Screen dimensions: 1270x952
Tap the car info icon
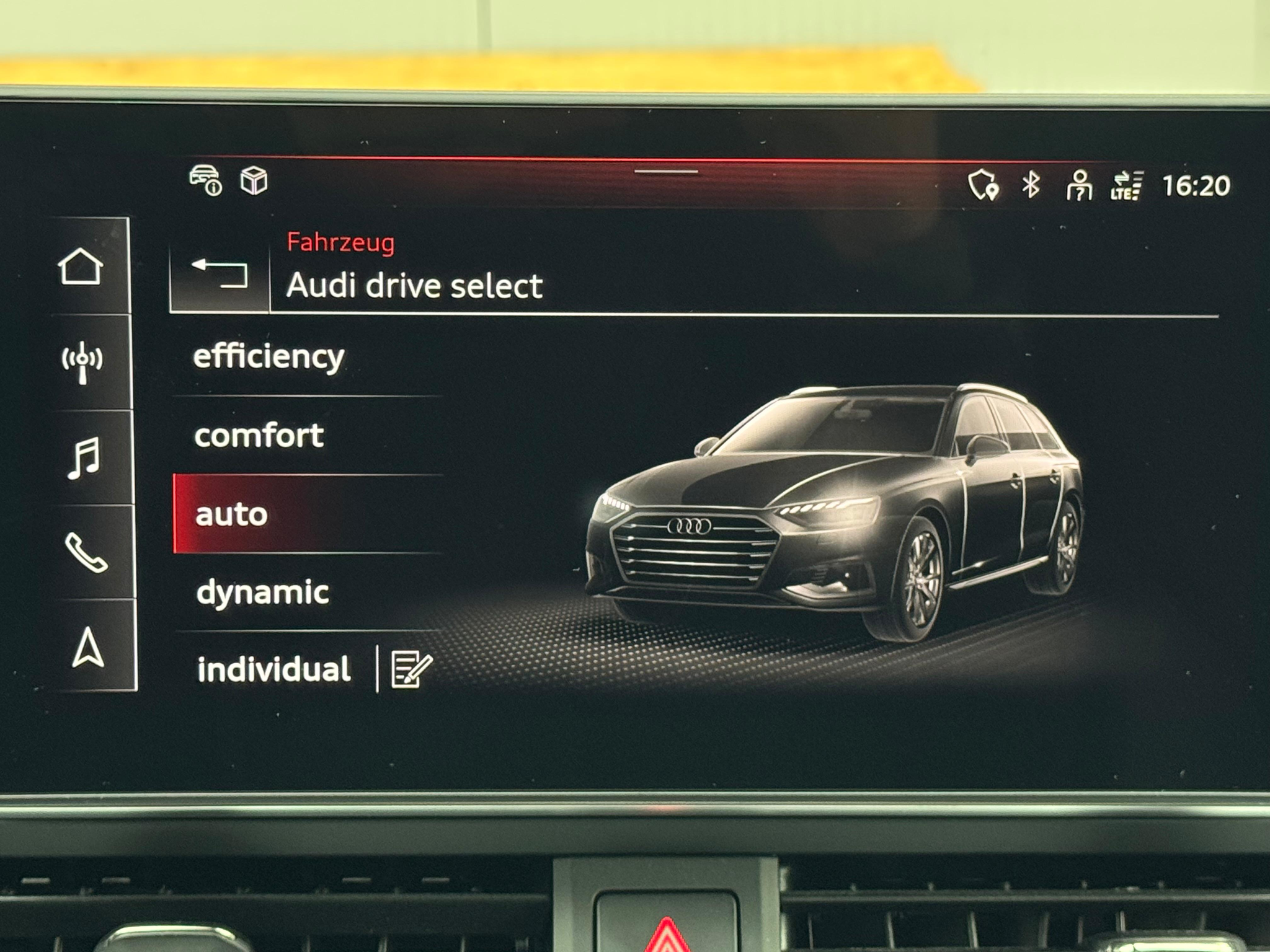[x=205, y=180]
